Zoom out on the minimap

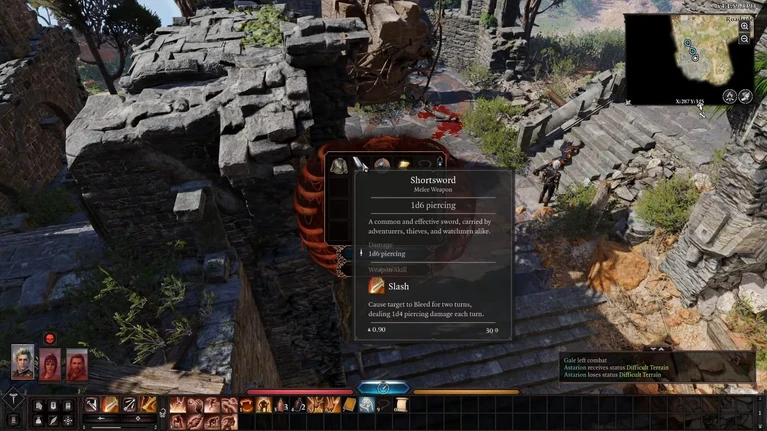click(745, 40)
